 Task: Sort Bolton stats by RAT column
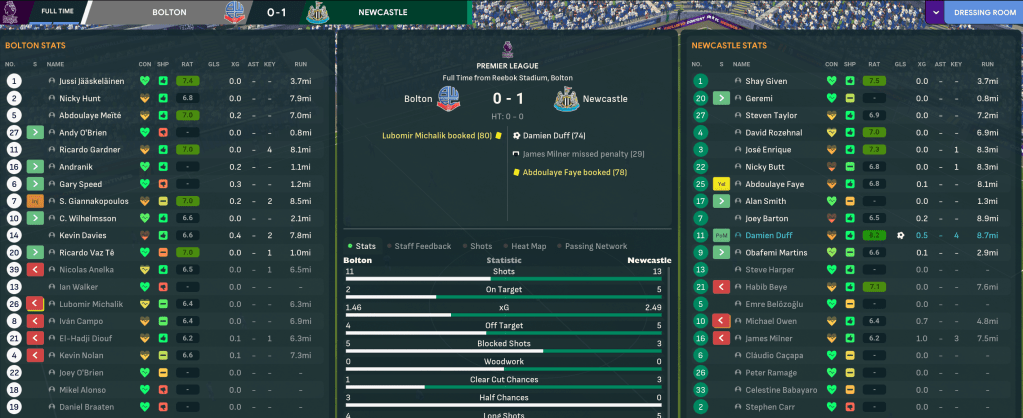(186, 64)
